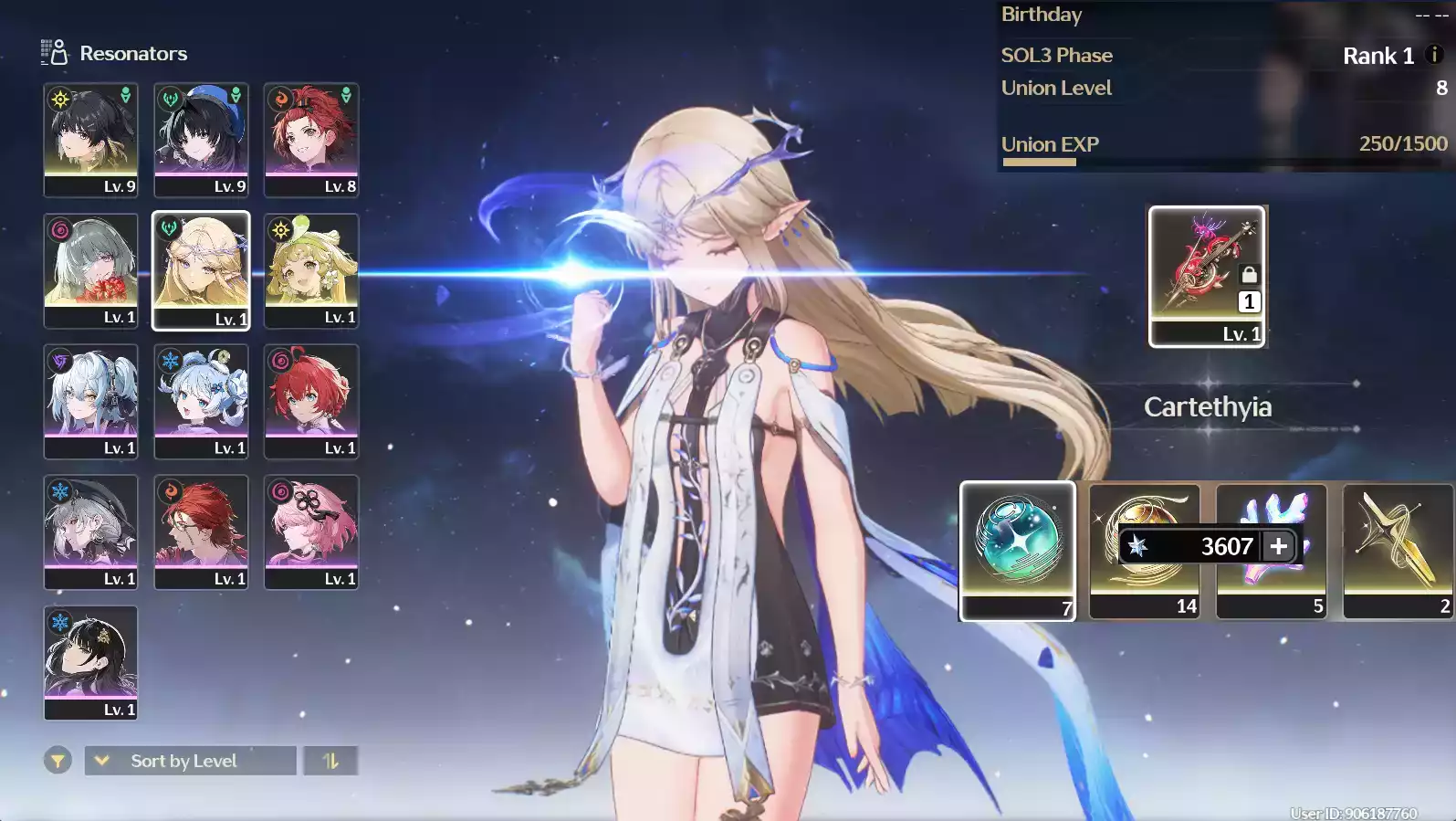
Task: Open the yellow filter funnel button
Action: (x=58, y=760)
